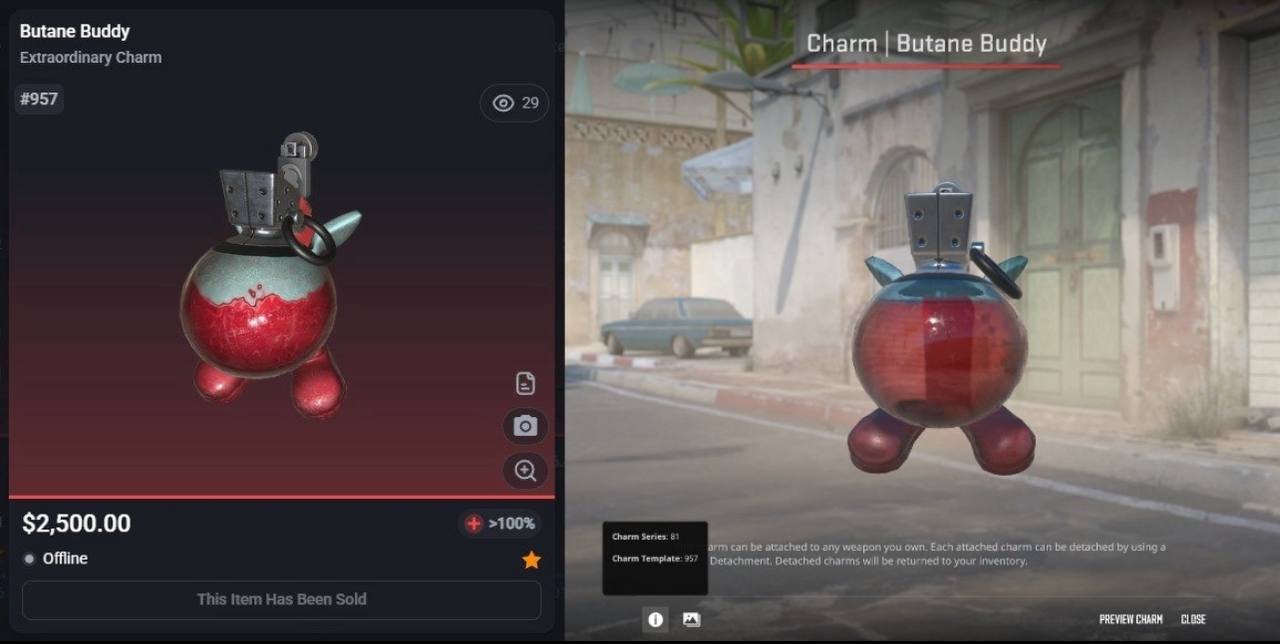The width and height of the screenshot is (1280, 644).
Task: Take a screenshot with the camera icon
Action: tap(525, 426)
